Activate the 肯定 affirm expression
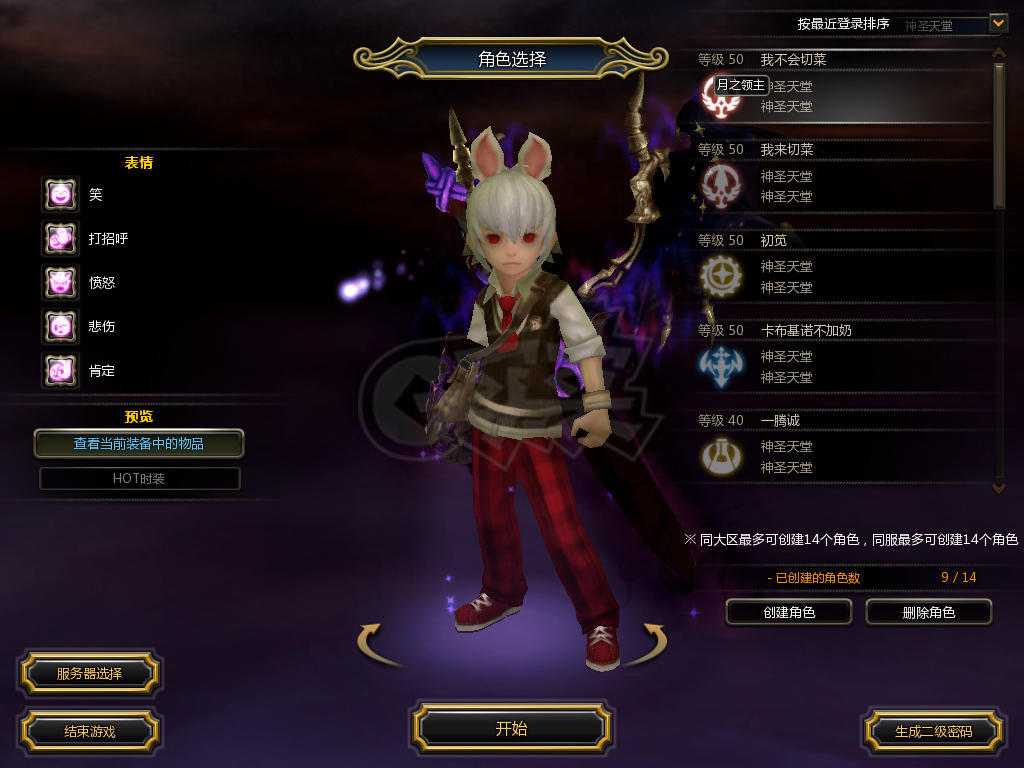This screenshot has width=1024, height=768. tap(60, 370)
